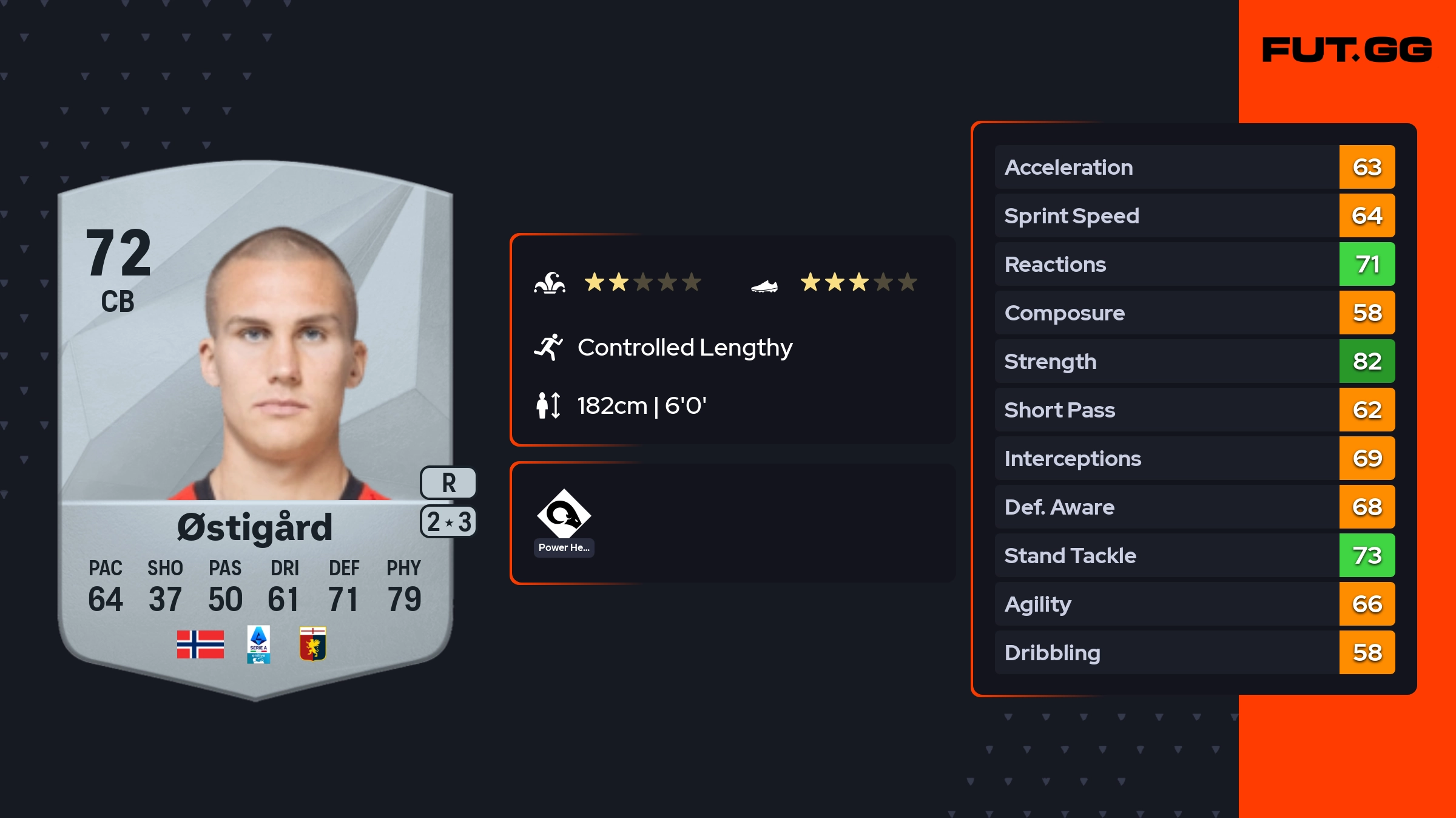Click the Norway flag on the card

[x=200, y=644]
